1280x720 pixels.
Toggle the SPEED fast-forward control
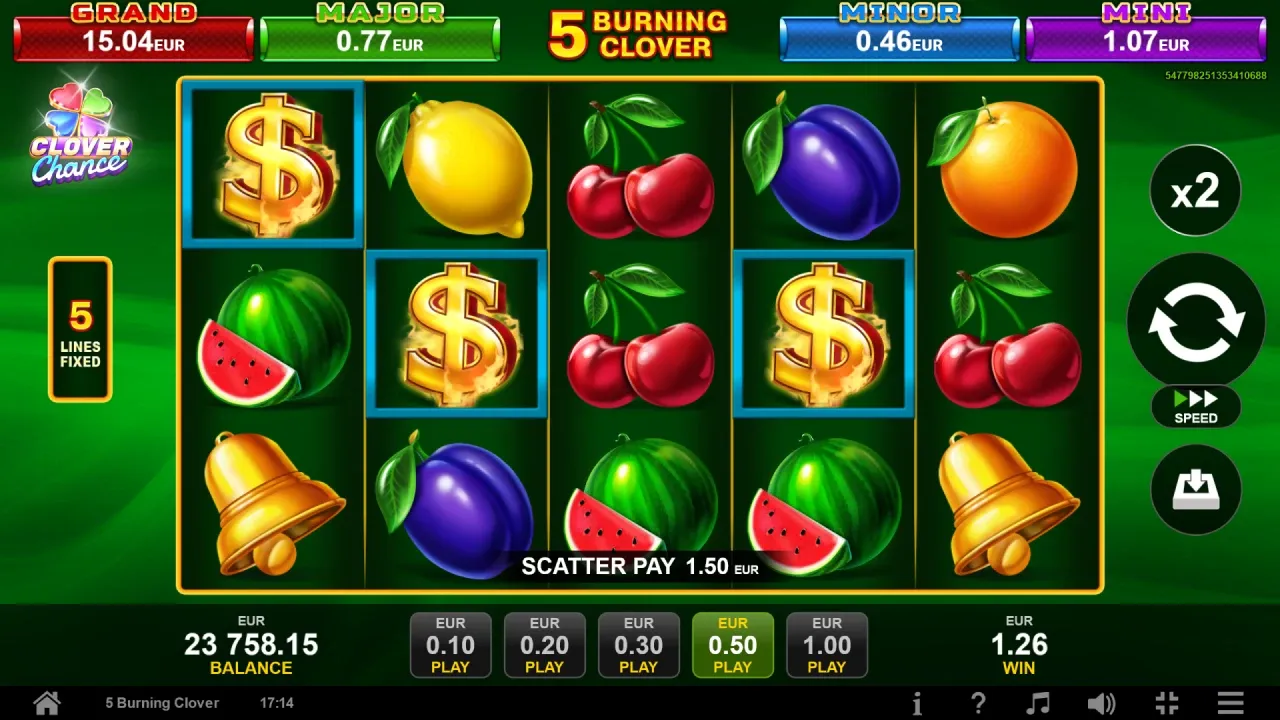1196,407
